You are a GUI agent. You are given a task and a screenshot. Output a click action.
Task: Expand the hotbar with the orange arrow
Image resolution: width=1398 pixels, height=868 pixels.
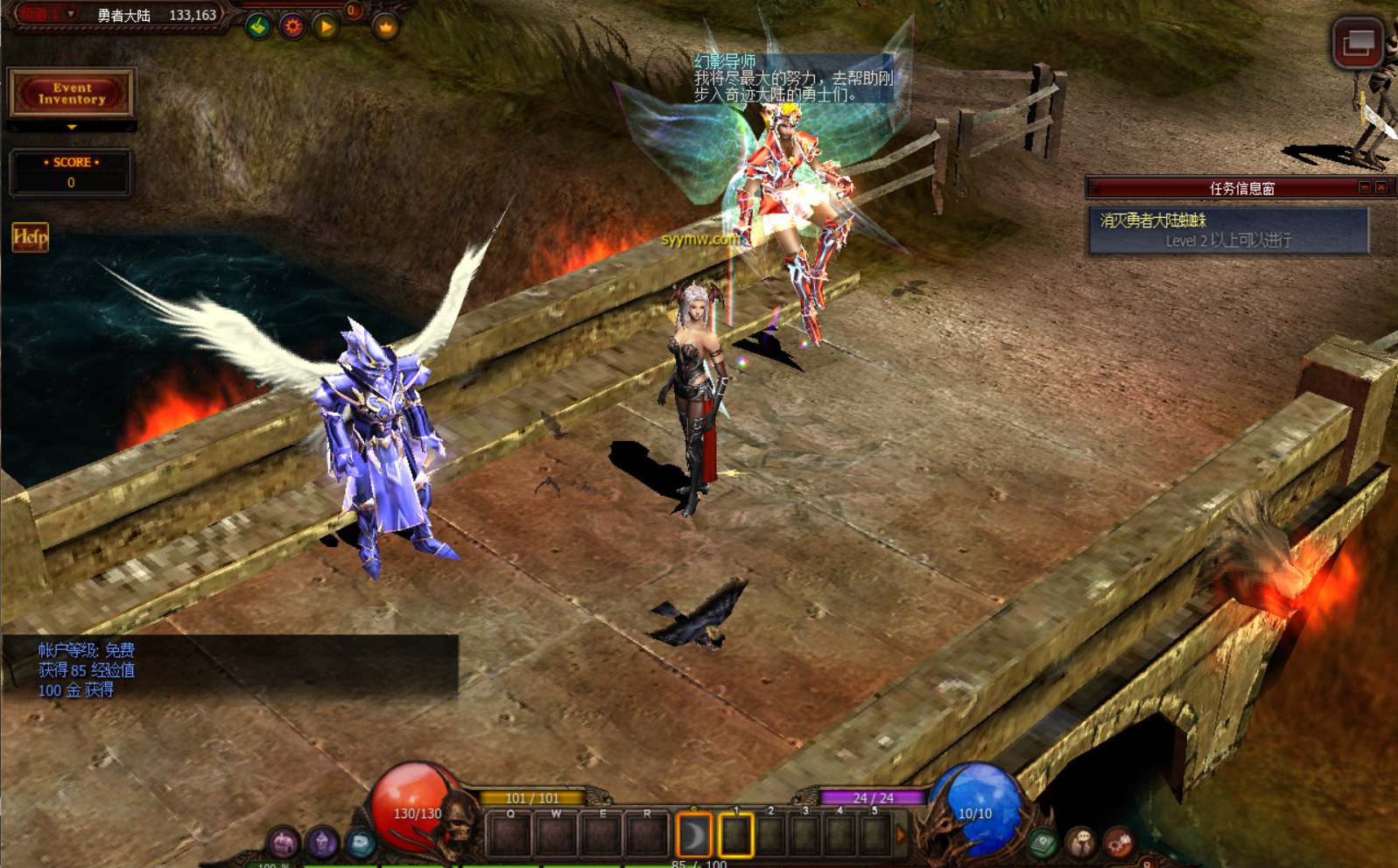(901, 836)
